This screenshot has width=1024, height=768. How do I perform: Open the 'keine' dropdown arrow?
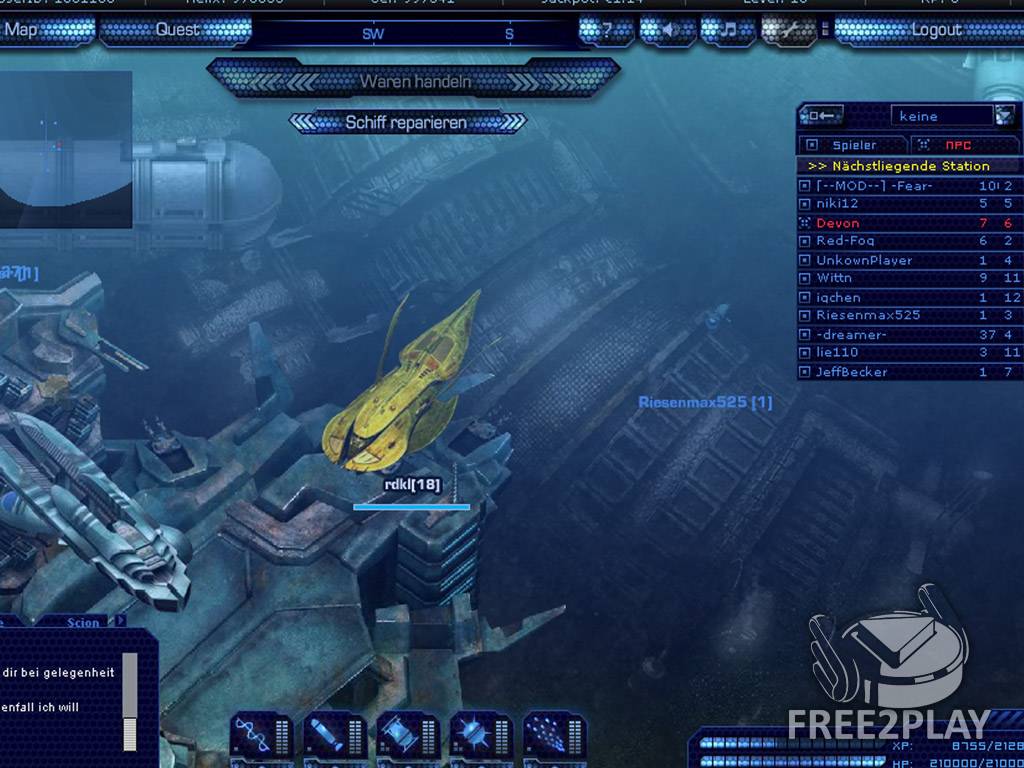[1004, 116]
